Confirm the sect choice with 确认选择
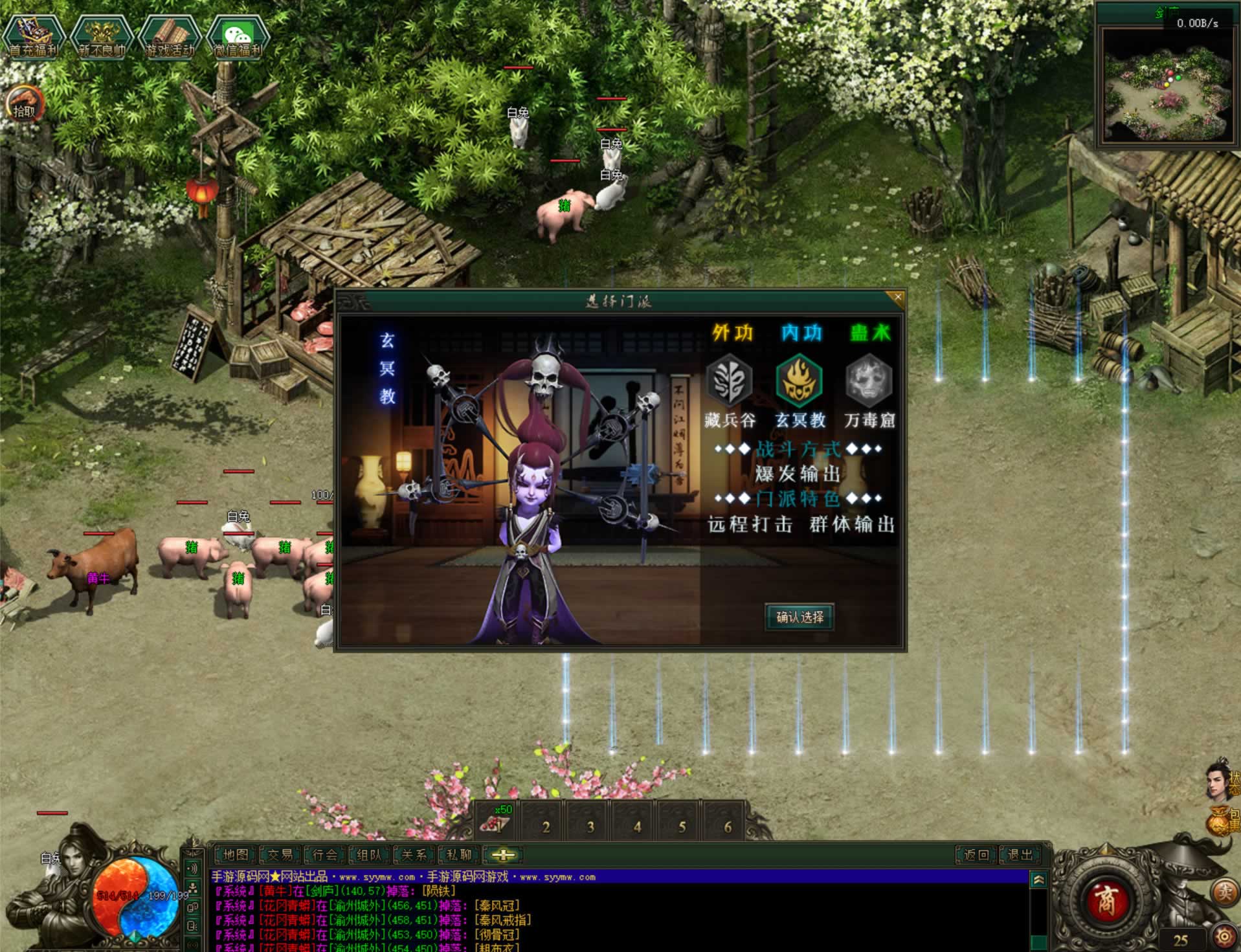Image resolution: width=1241 pixels, height=952 pixels. (x=799, y=617)
